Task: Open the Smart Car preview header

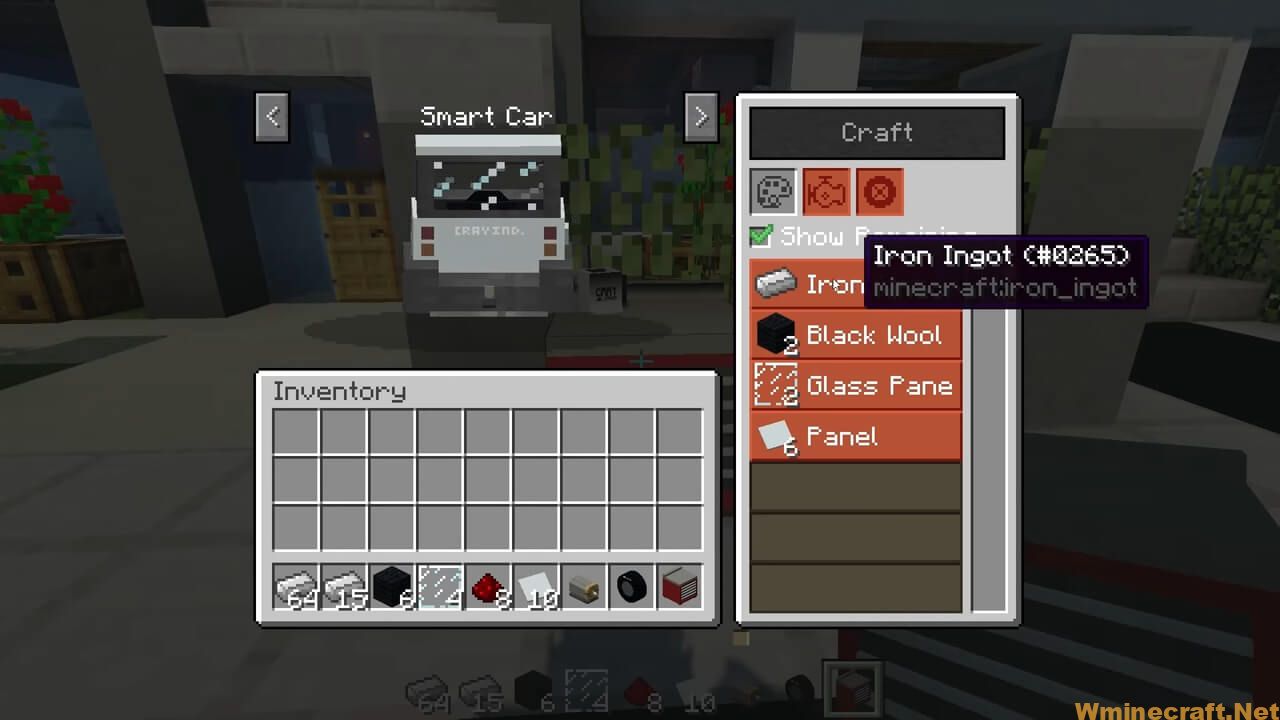Action: click(x=486, y=116)
